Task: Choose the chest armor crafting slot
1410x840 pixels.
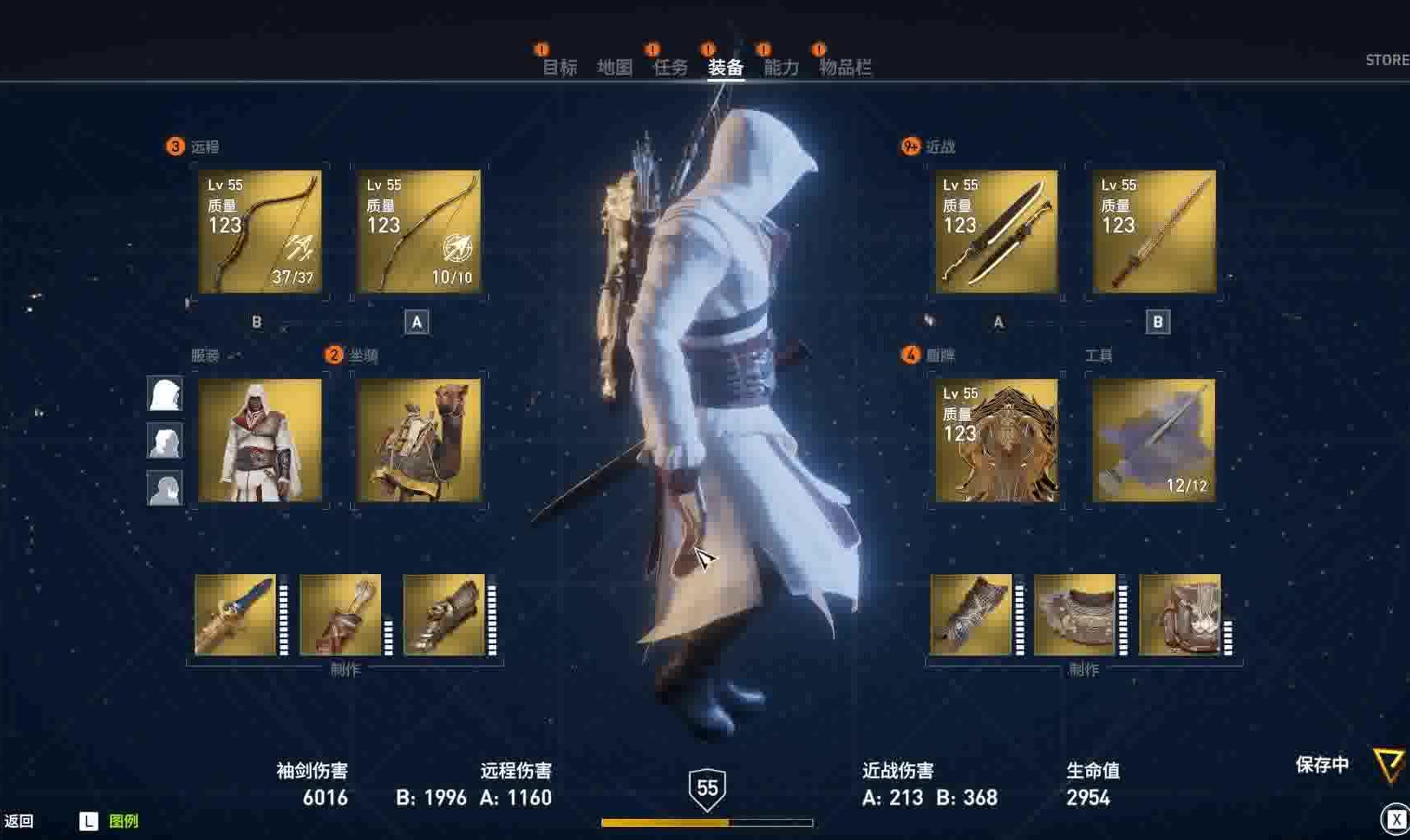Action: click(x=1075, y=615)
